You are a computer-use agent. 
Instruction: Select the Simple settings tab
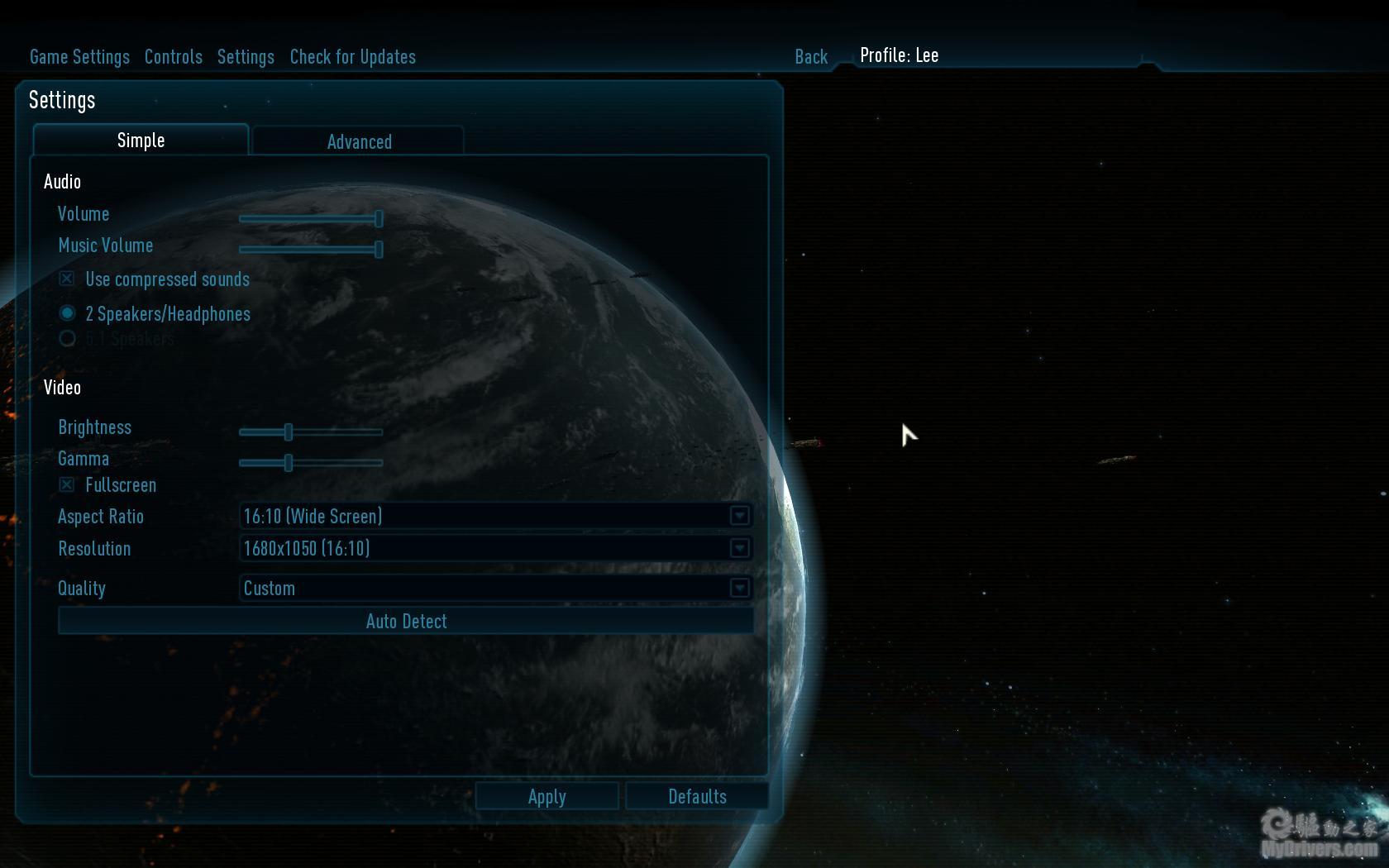coord(141,141)
